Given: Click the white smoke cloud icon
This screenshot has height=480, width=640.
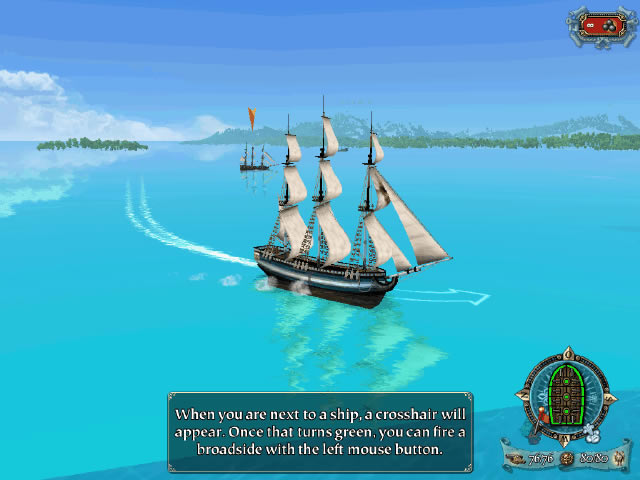Looking at the screenshot, I should point(594,435).
